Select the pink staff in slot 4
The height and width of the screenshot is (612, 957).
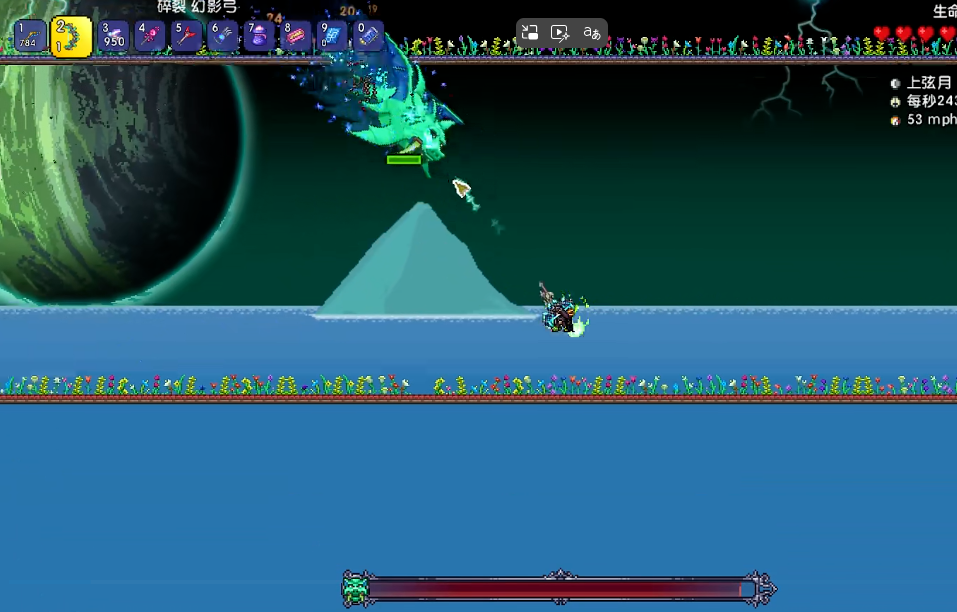click(150, 37)
